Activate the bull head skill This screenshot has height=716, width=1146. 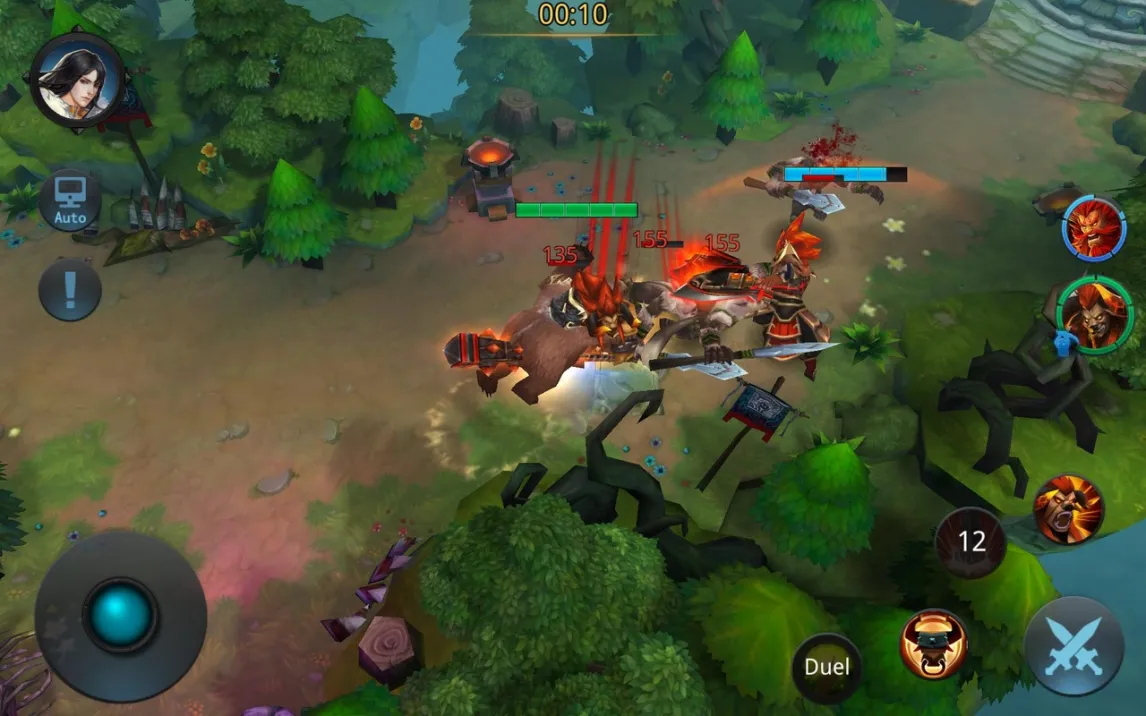tap(933, 644)
